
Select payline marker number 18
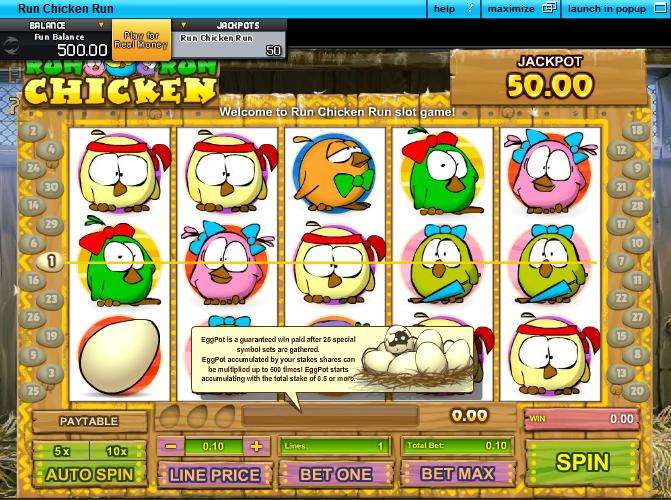[x=635, y=131]
